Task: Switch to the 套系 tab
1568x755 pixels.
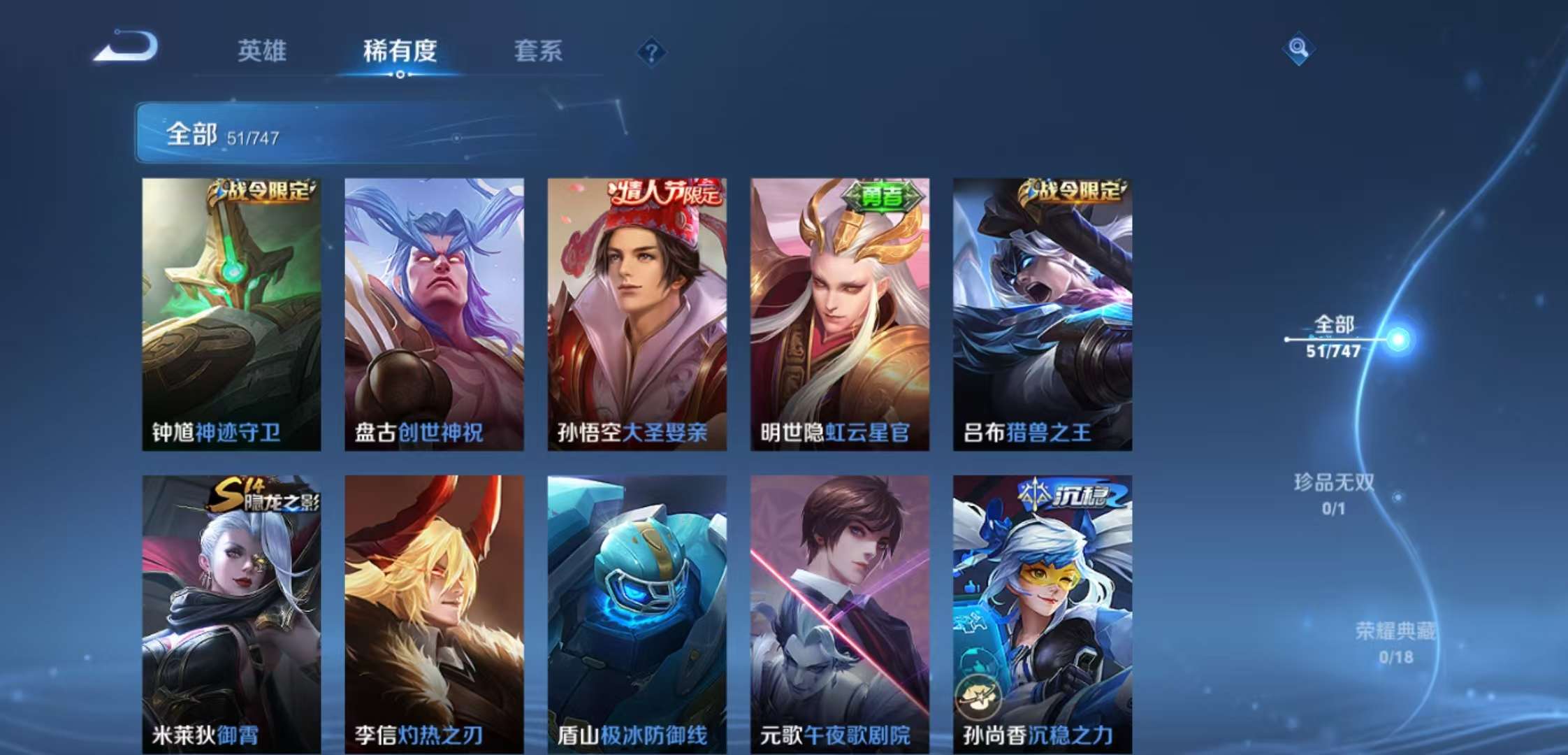Action: click(539, 50)
